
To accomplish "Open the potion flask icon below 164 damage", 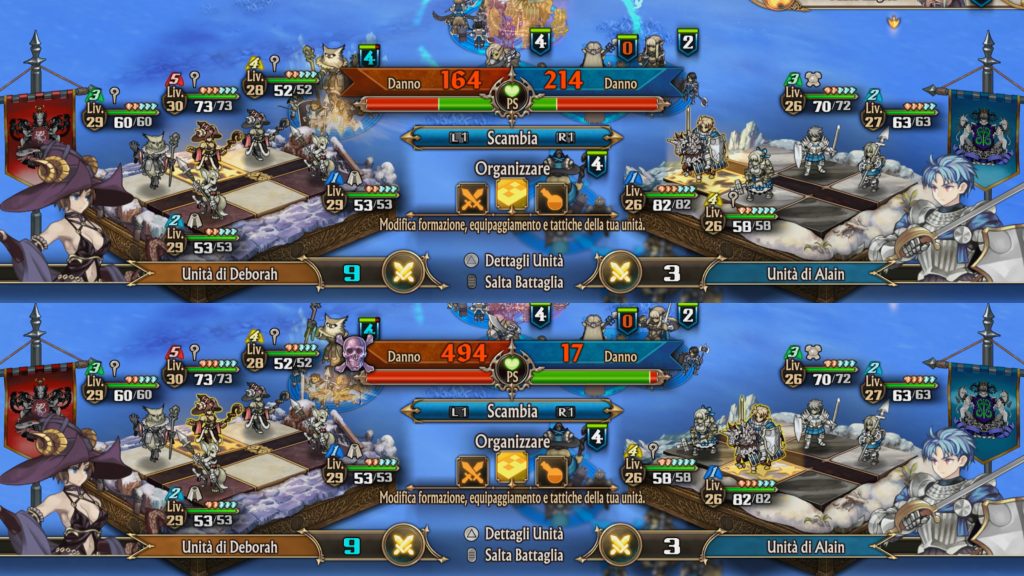I will tap(551, 198).
